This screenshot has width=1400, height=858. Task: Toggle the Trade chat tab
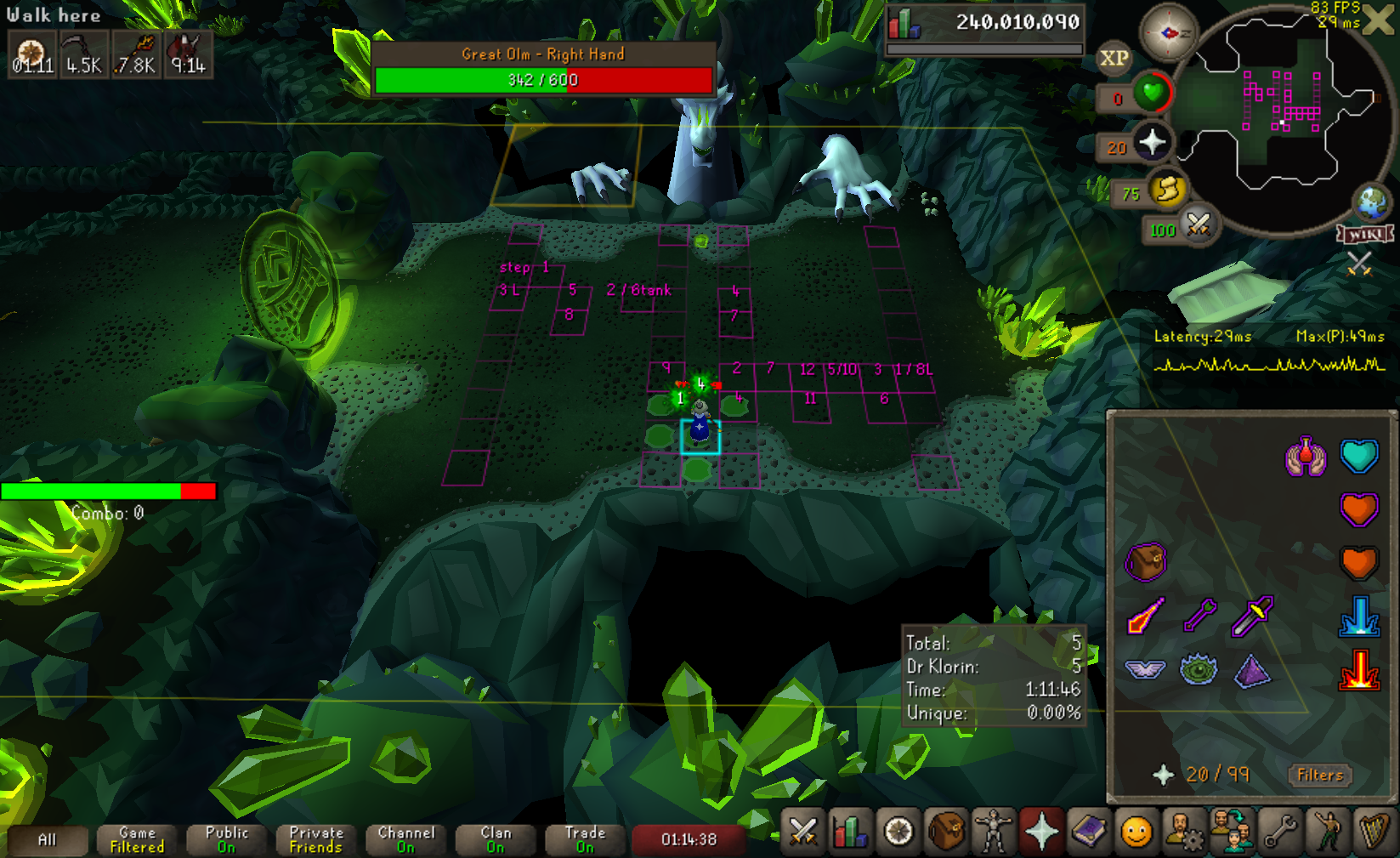(x=585, y=839)
